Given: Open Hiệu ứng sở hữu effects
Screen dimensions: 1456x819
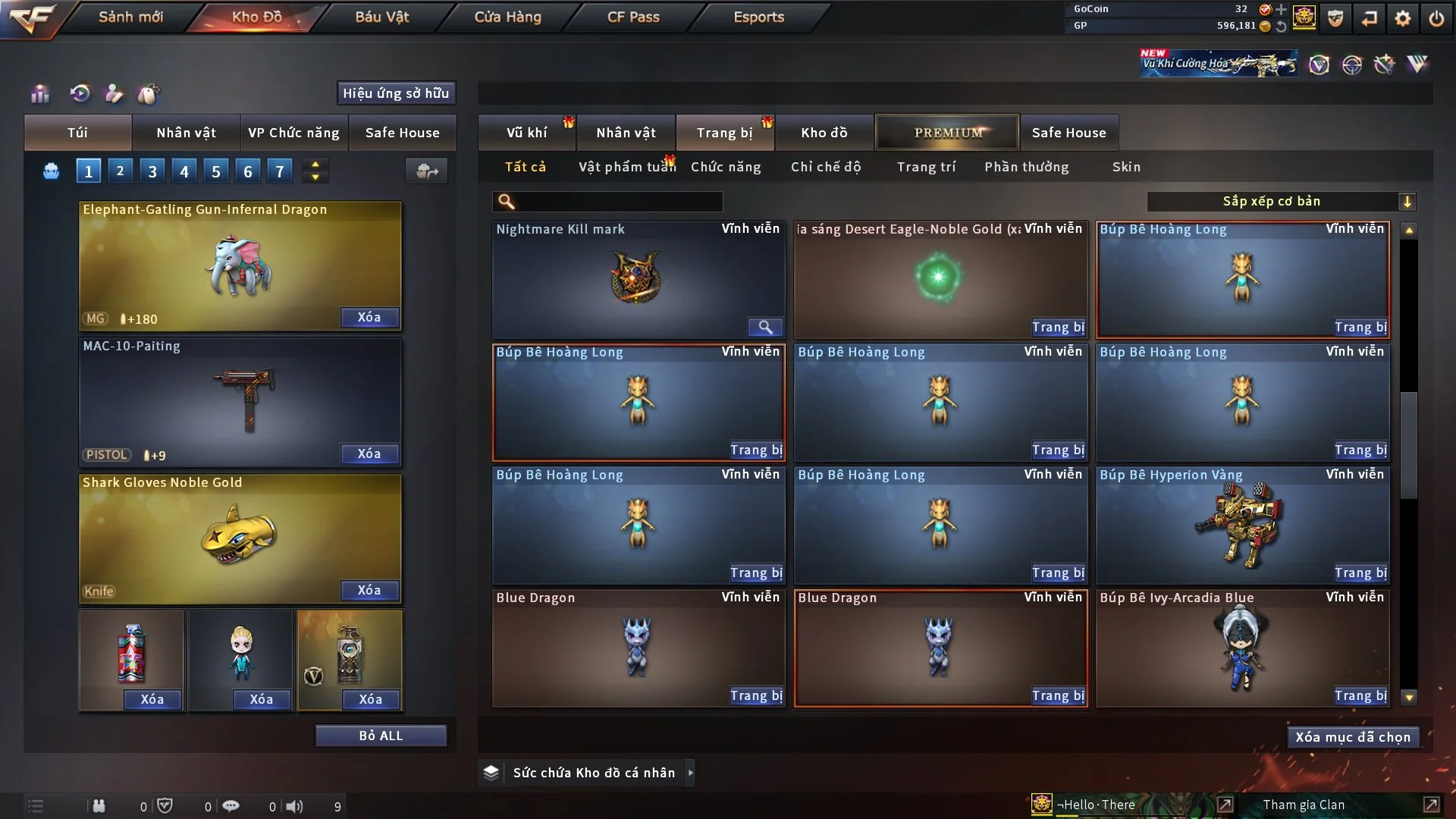Looking at the screenshot, I should click(x=396, y=93).
